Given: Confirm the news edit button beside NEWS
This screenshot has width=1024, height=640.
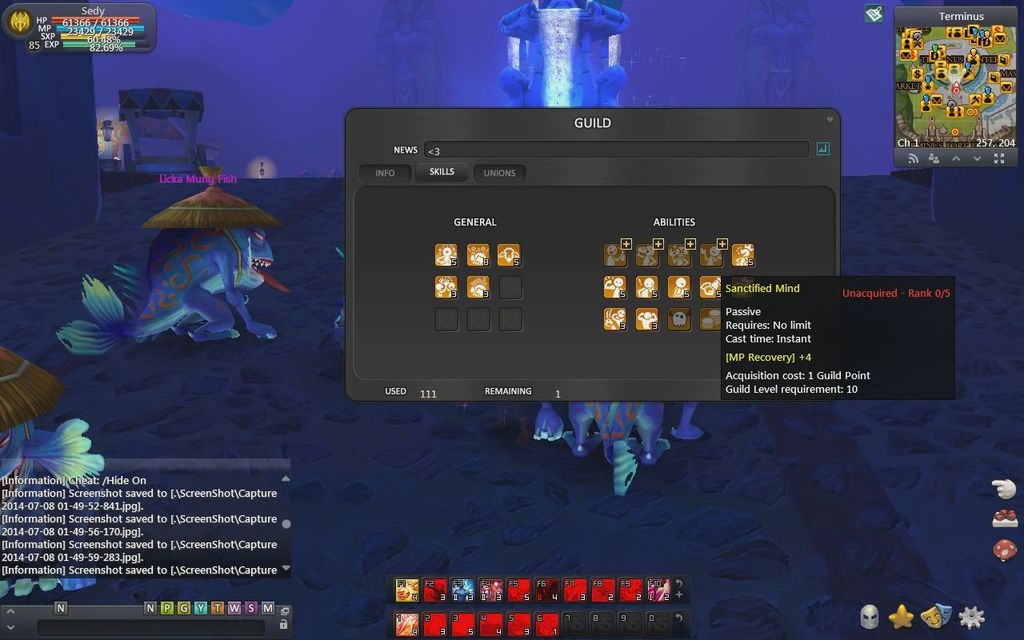Looking at the screenshot, I should tap(823, 149).
